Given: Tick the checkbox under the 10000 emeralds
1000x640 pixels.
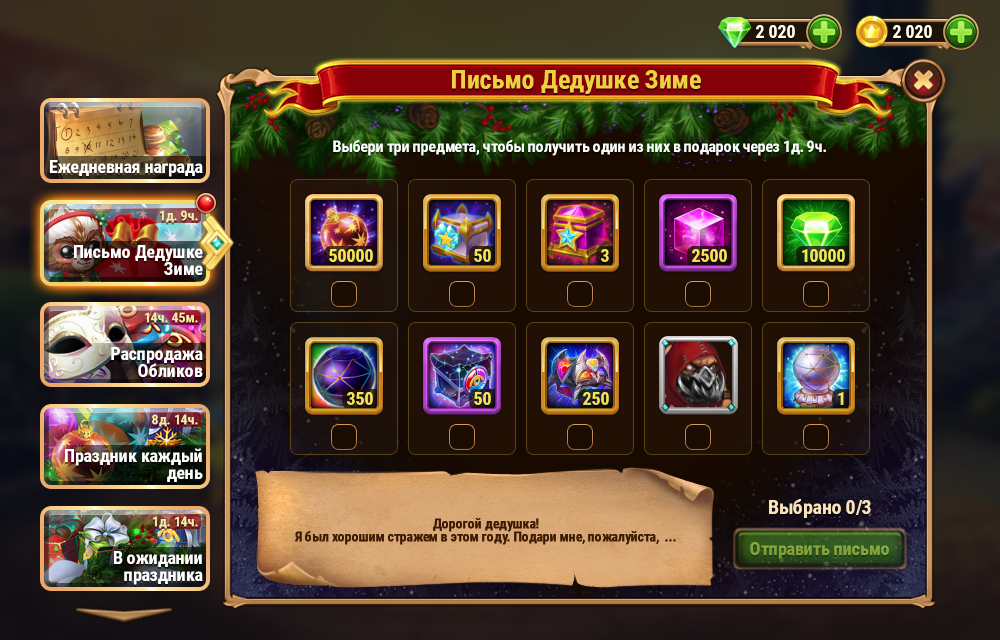Looking at the screenshot, I should (816, 293).
